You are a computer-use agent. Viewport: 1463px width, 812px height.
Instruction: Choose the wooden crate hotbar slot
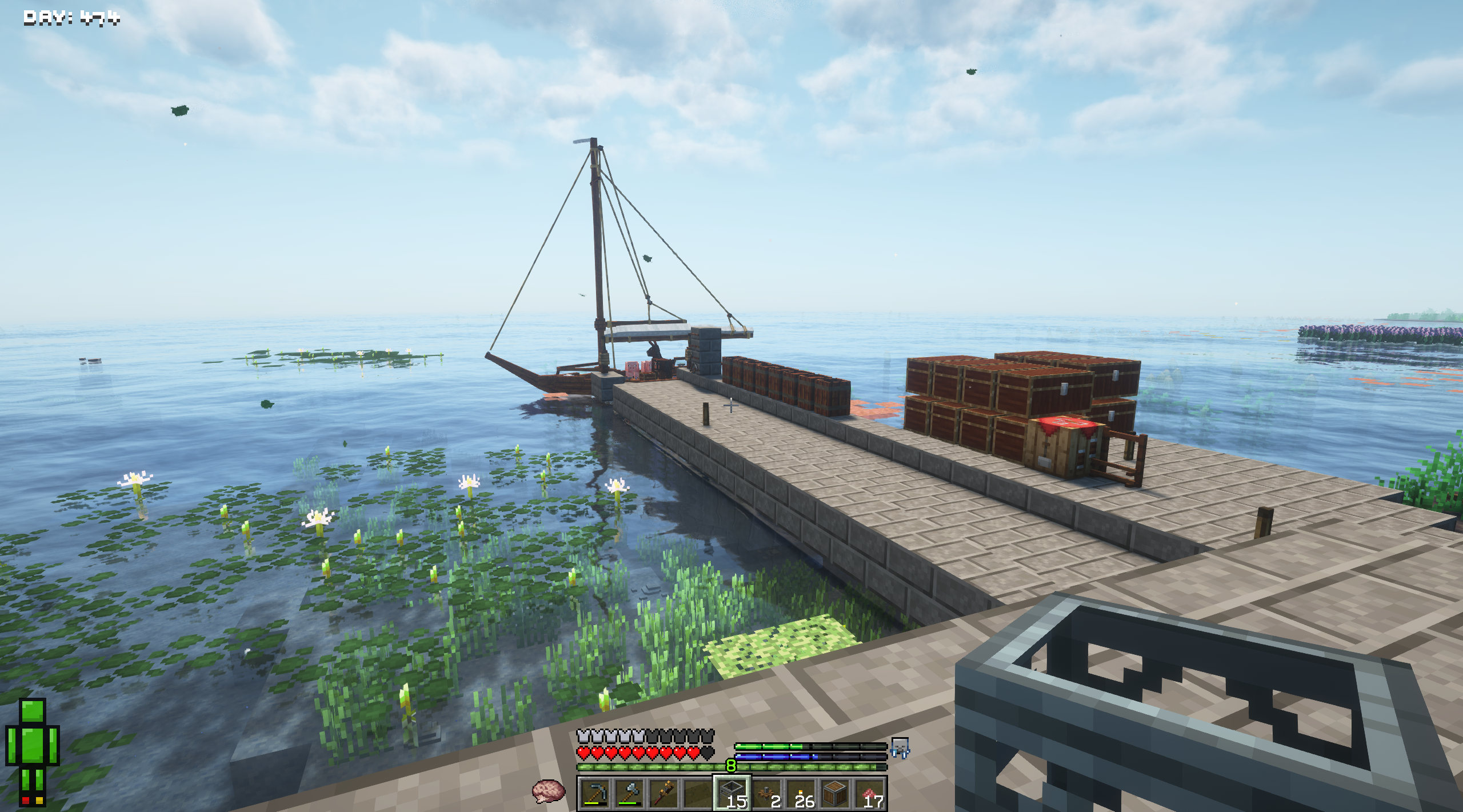835,793
